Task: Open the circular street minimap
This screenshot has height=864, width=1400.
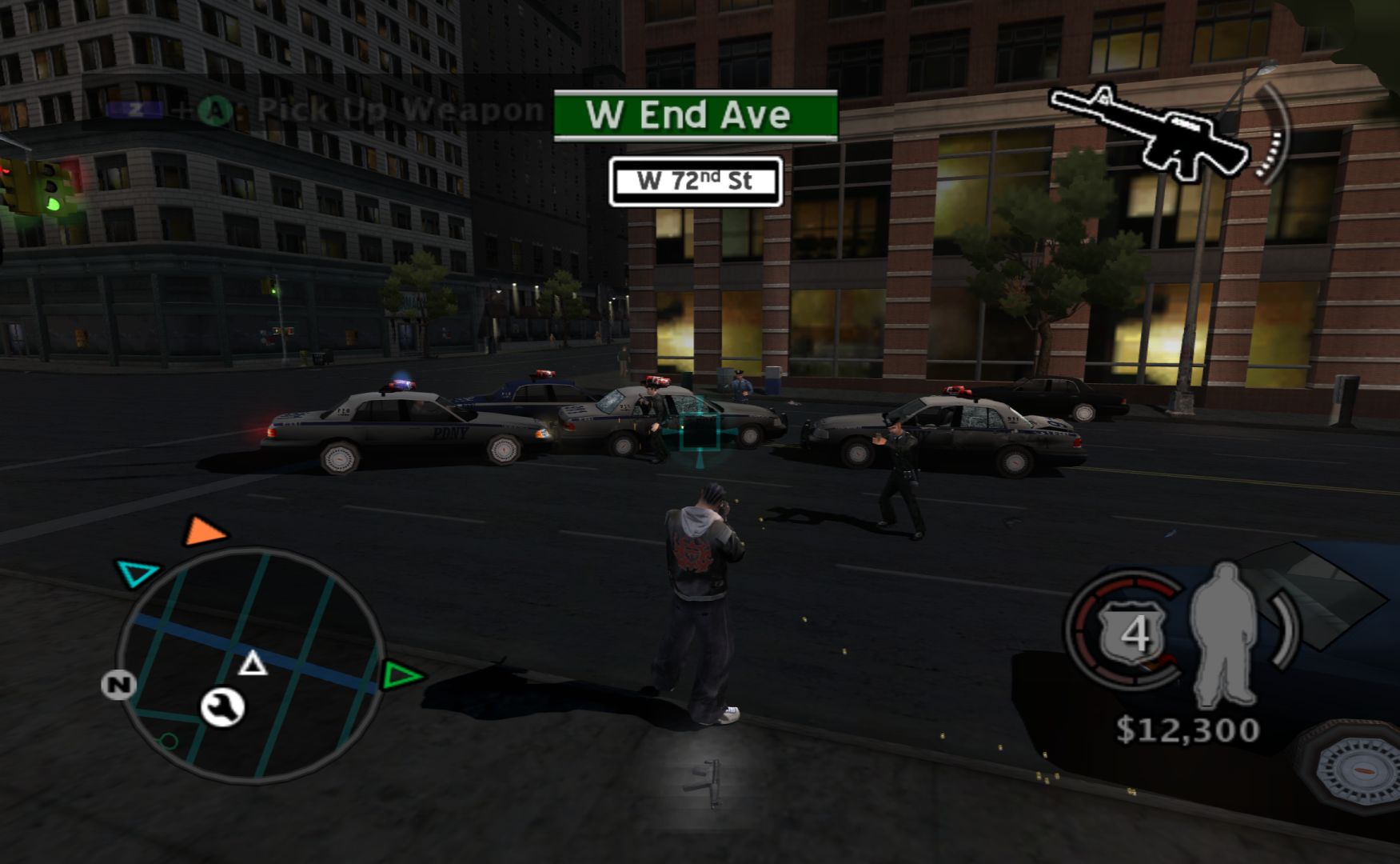Action: point(250,664)
